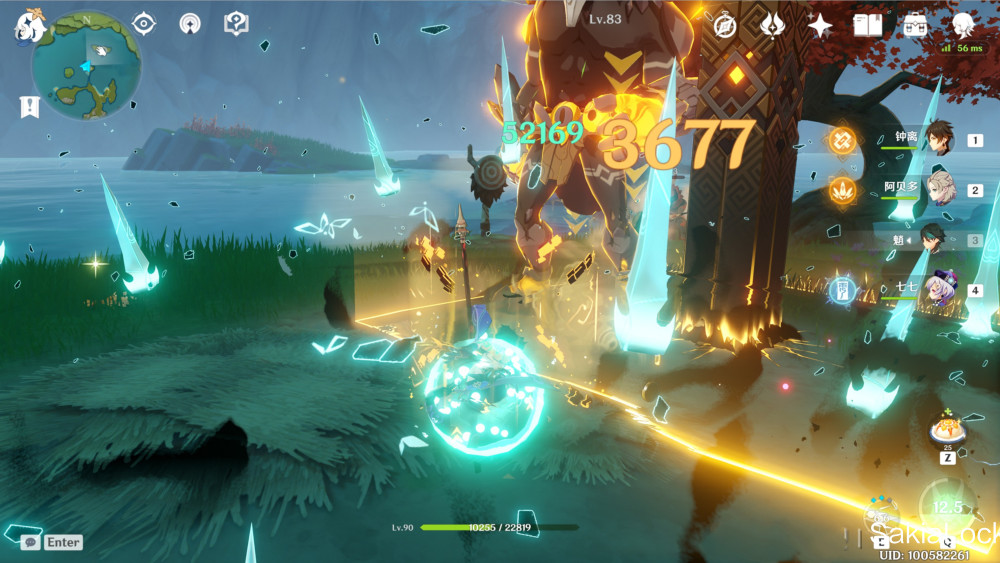Image resolution: width=1000 pixels, height=563 pixels.
Task: Open the Adventurer Handbook book icon
Action: [867, 26]
